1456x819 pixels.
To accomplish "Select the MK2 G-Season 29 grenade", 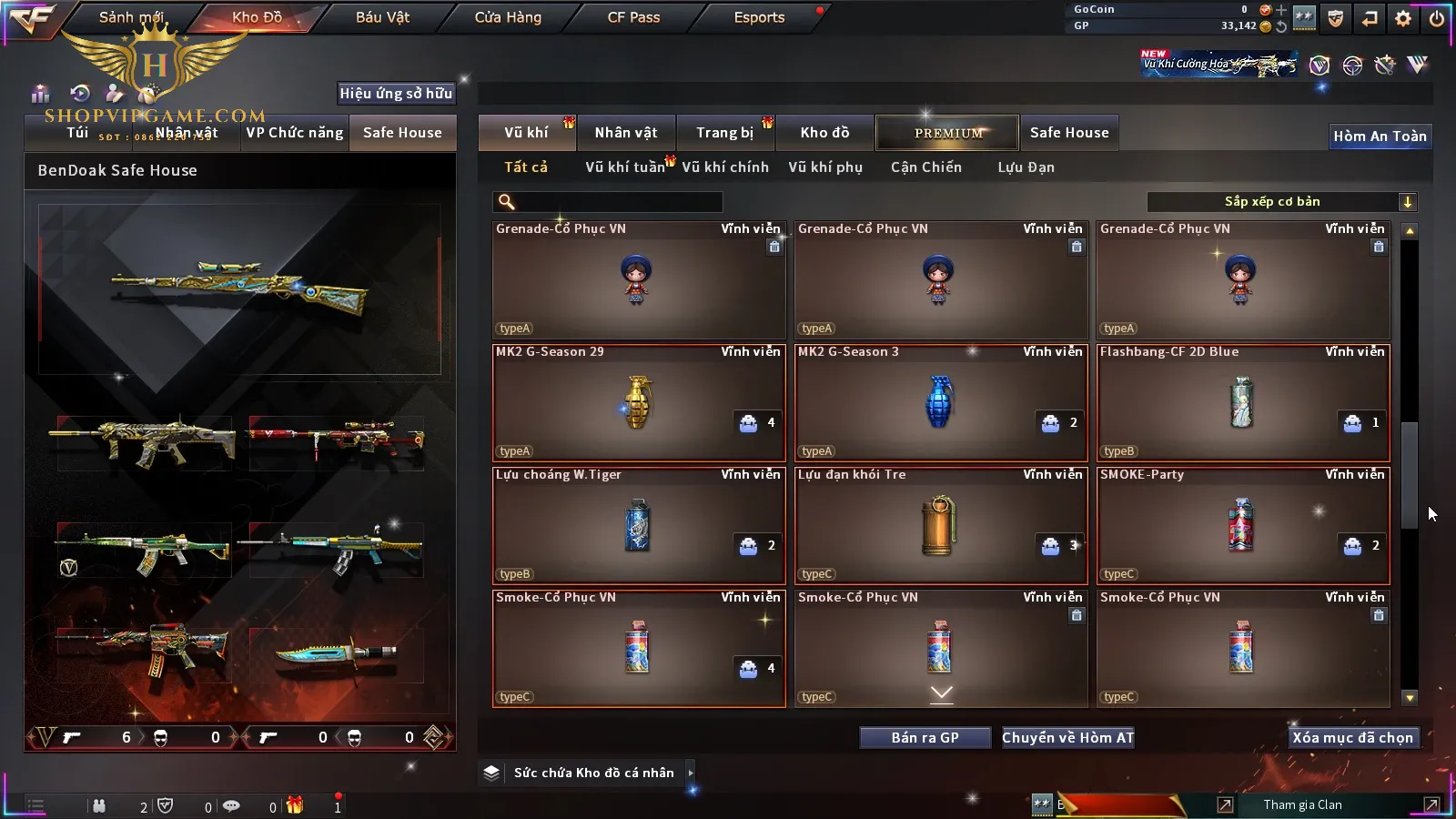I will (639, 403).
